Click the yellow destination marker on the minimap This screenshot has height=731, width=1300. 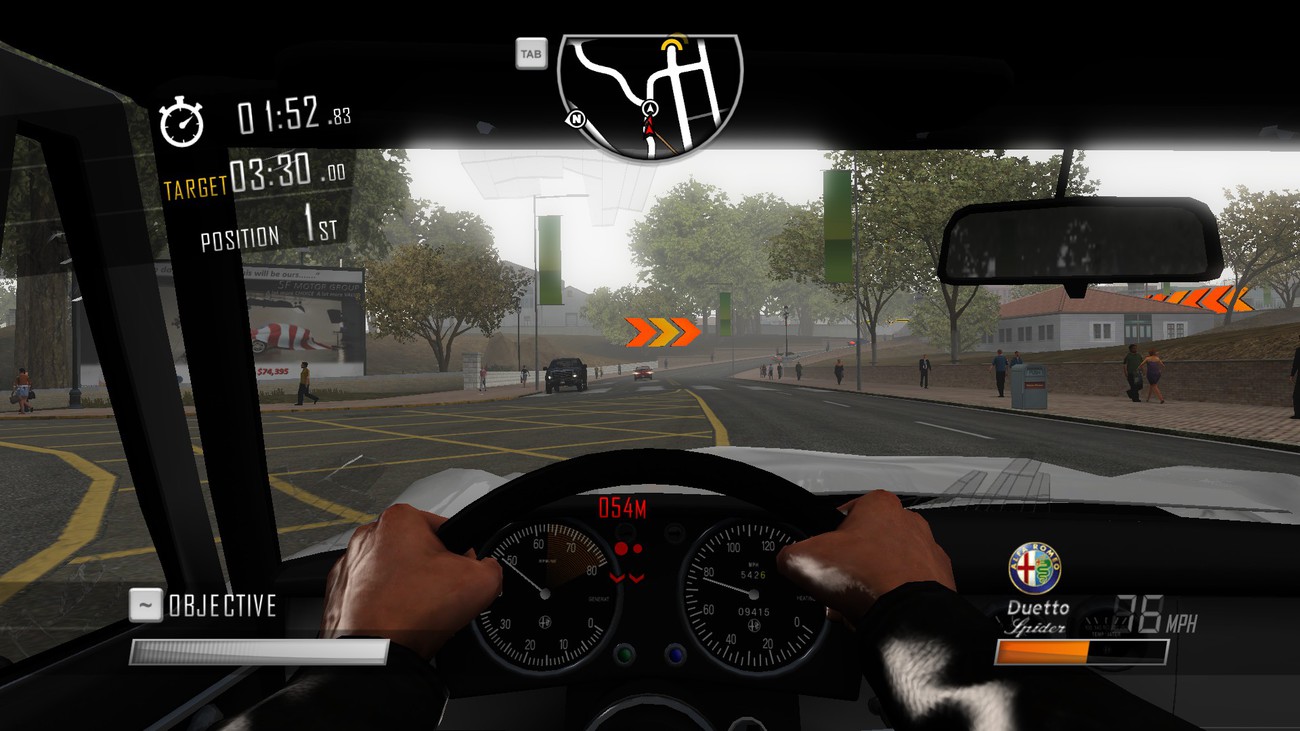coord(676,44)
